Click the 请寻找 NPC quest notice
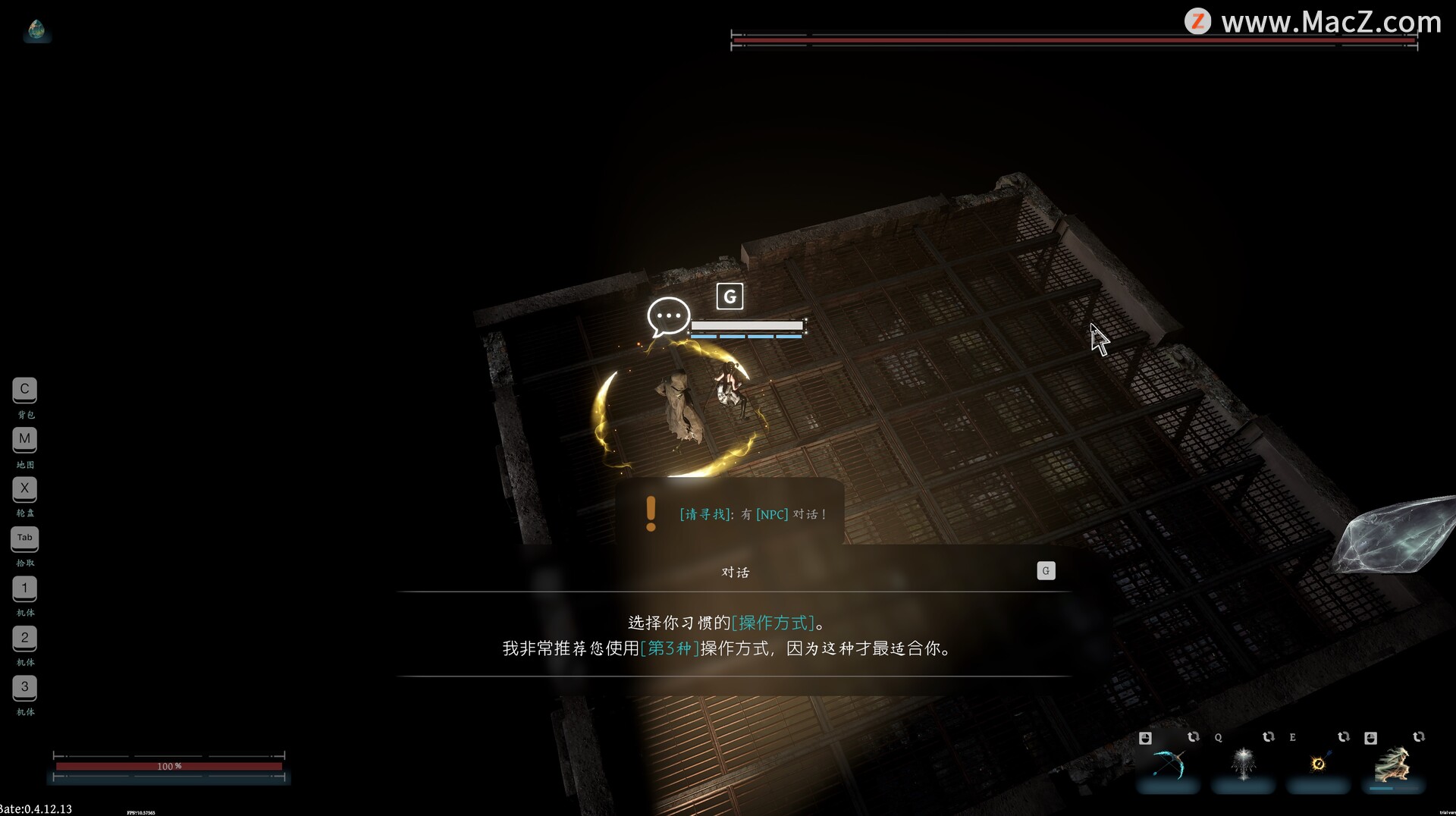Image resolution: width=1456 pixels, height=816 pixels. click(752, 514)
